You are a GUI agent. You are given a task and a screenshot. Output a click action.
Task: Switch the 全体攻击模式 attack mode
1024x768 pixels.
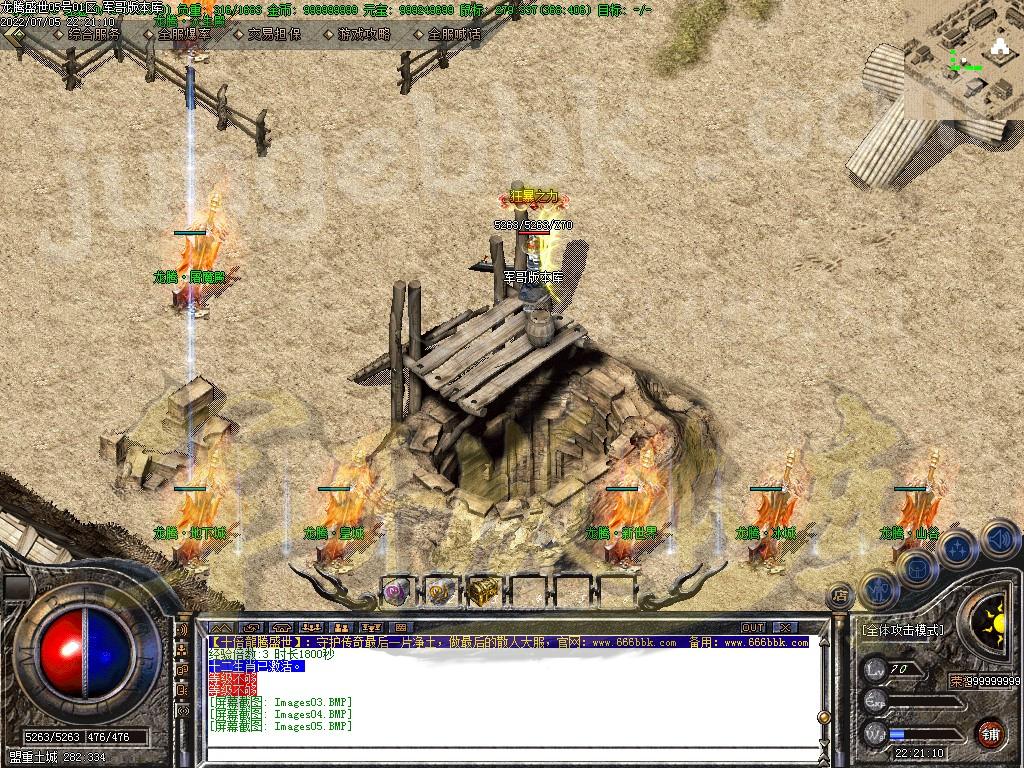[x=903, y=630]
